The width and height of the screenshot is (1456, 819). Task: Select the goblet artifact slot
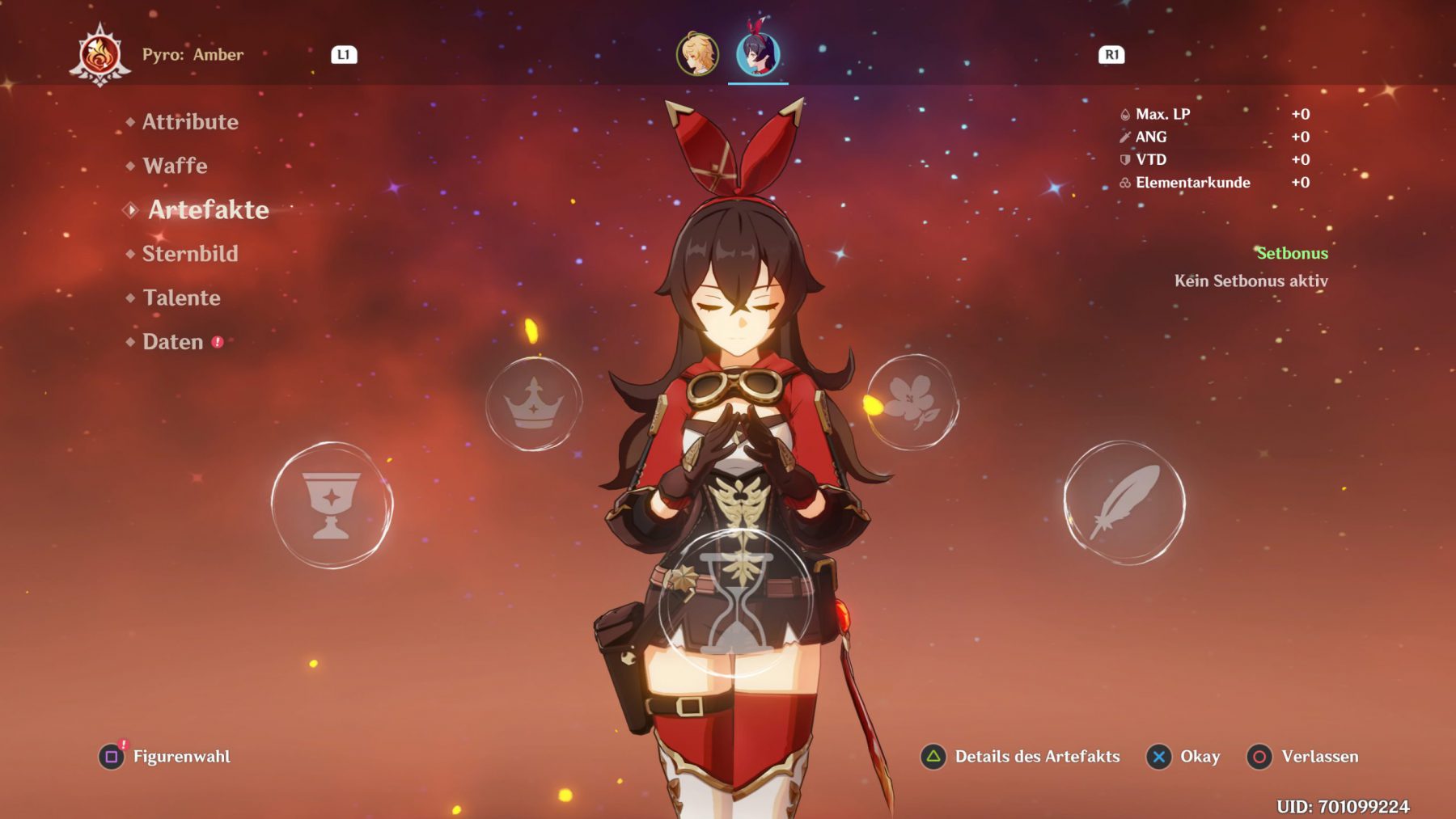(332, 504)
